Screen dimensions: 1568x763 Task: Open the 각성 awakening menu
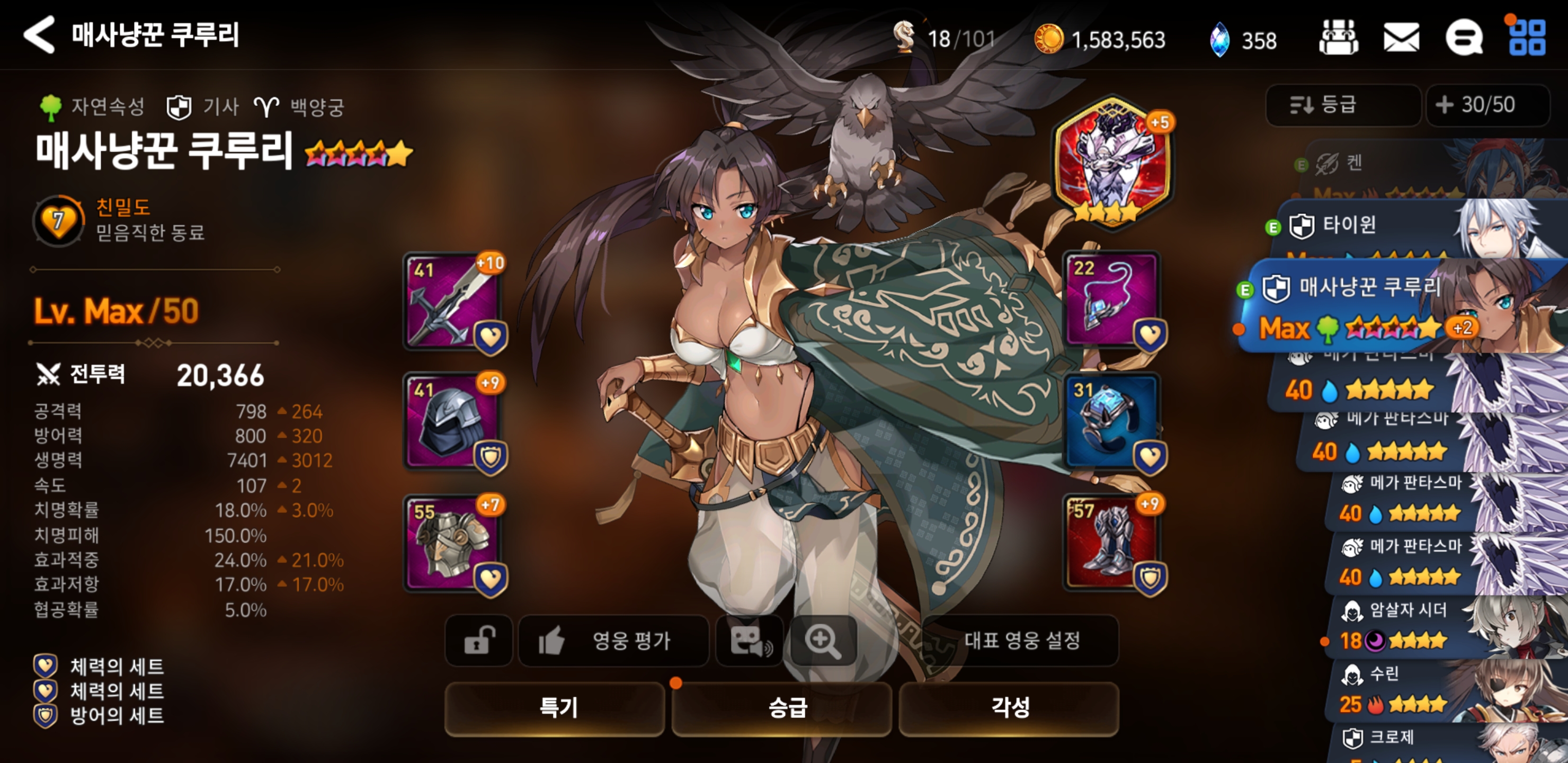pos(1009,708)
